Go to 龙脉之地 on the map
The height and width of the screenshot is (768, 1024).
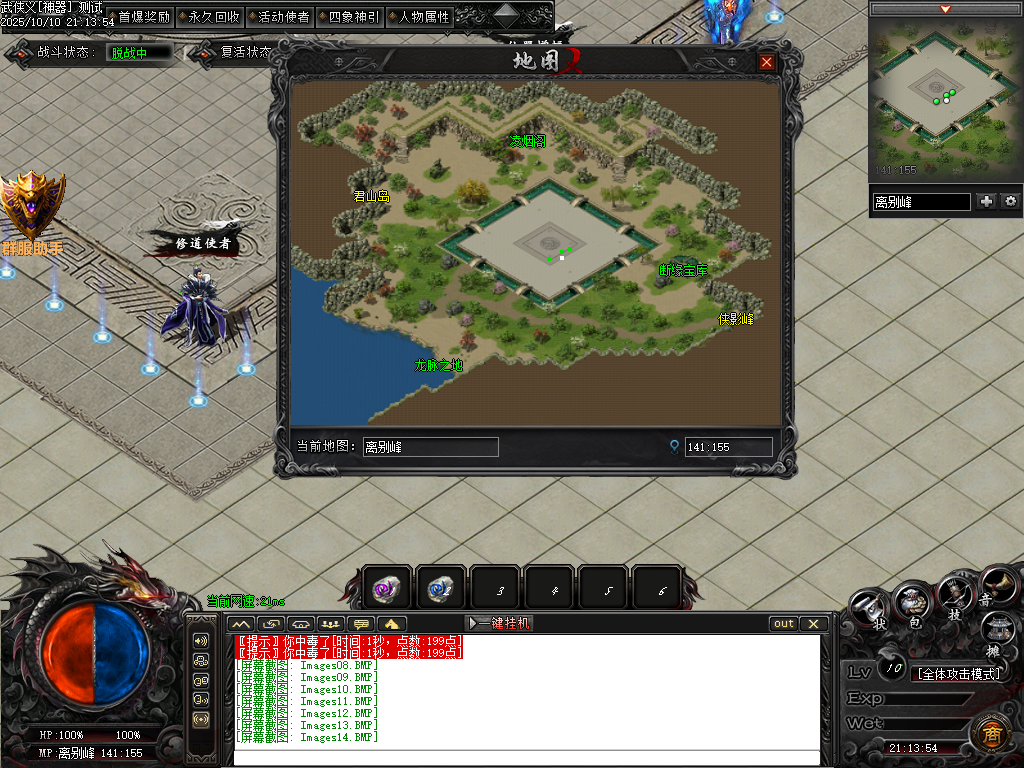coord(439,366)
